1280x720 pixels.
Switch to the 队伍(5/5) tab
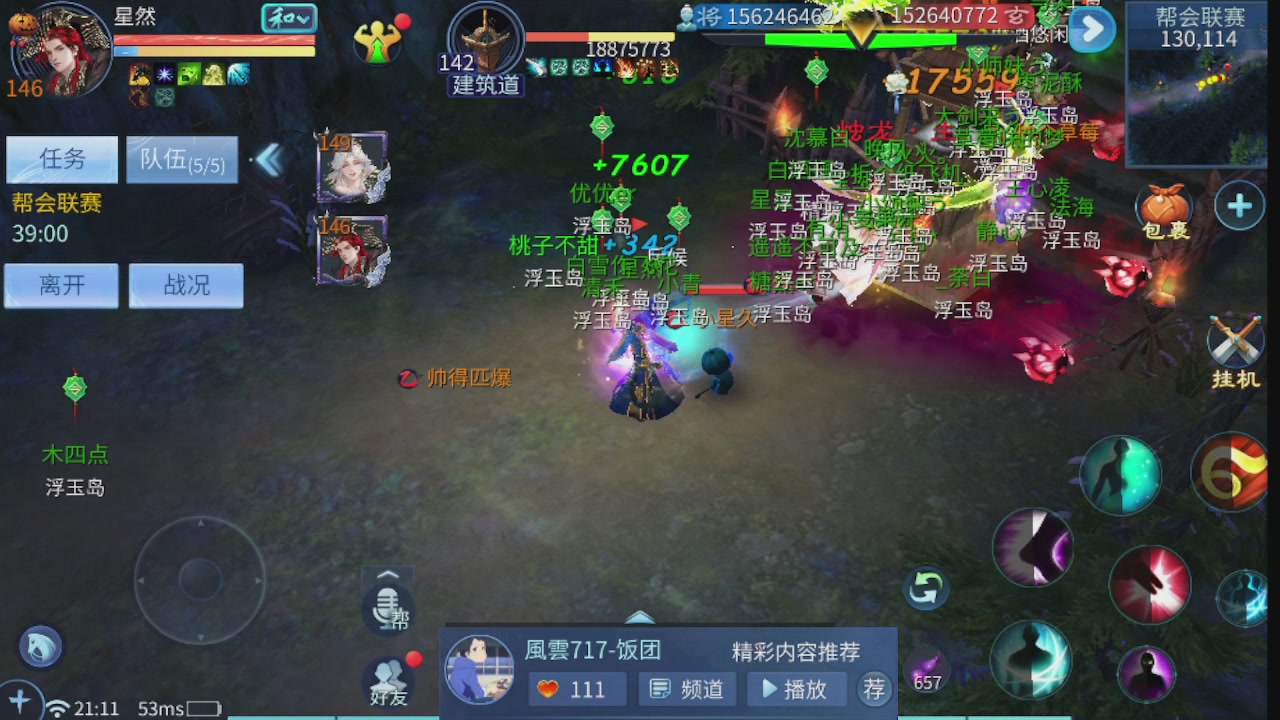(x=183, y=160)
